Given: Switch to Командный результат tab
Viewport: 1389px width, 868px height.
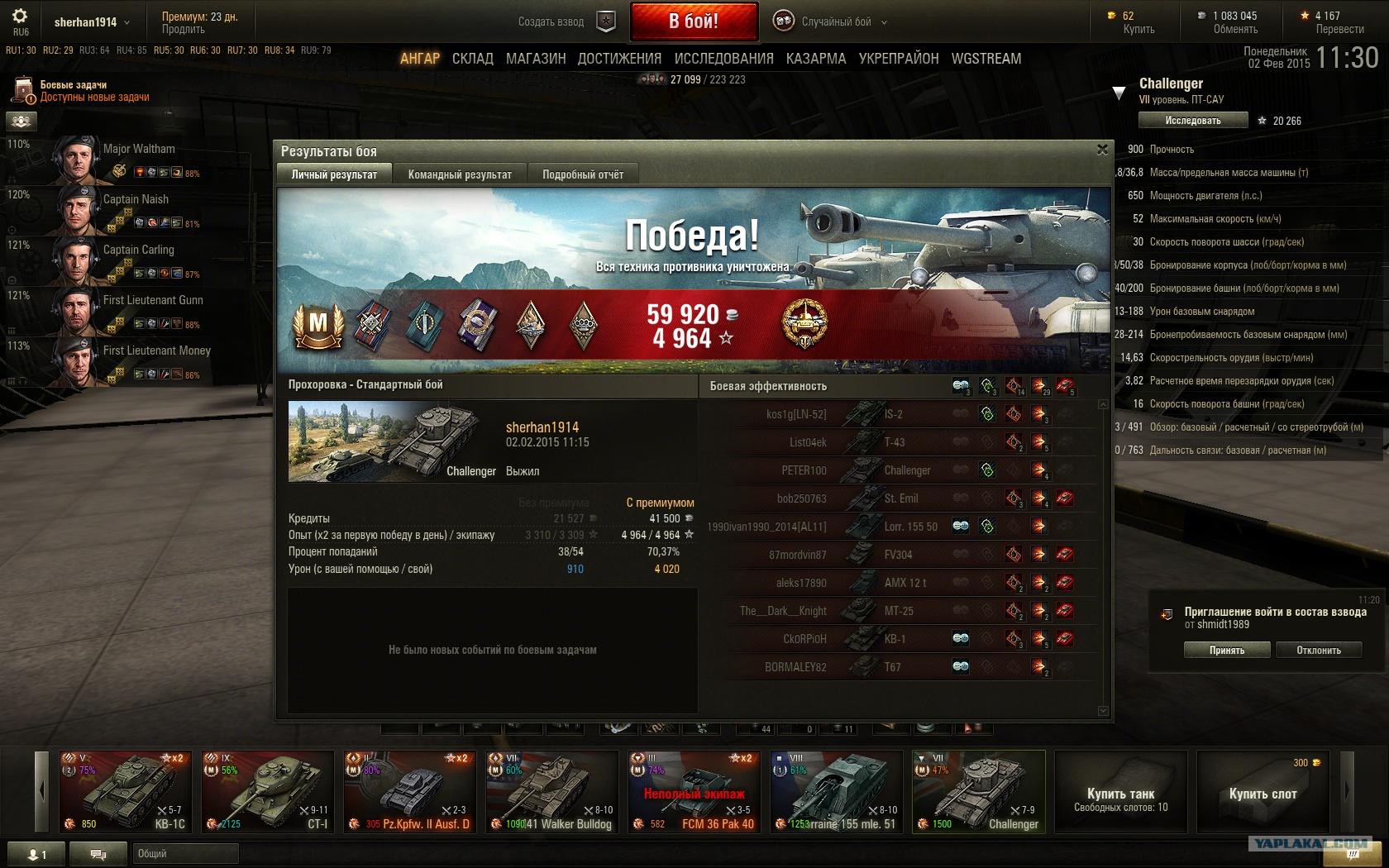Looking at the screenshot, I should pos(460,174).
